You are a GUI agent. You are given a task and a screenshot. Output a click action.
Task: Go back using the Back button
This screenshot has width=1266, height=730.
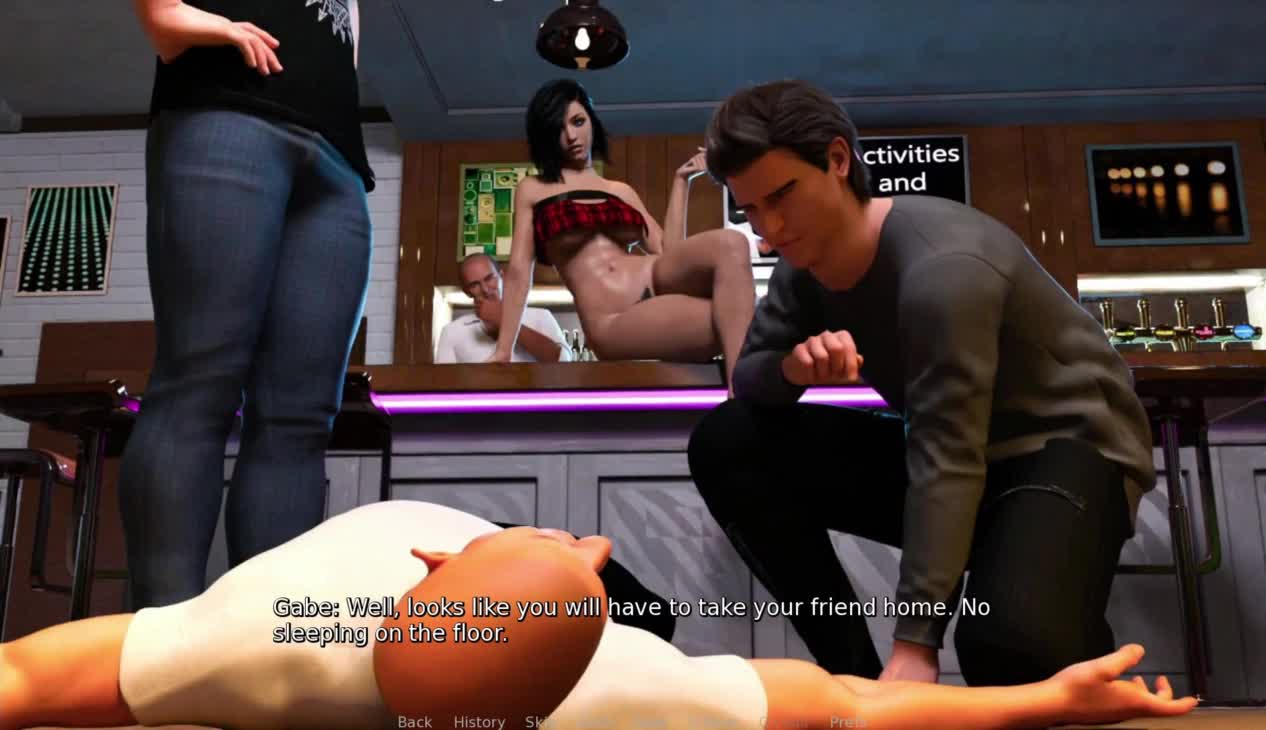click(x=415, y=722)
